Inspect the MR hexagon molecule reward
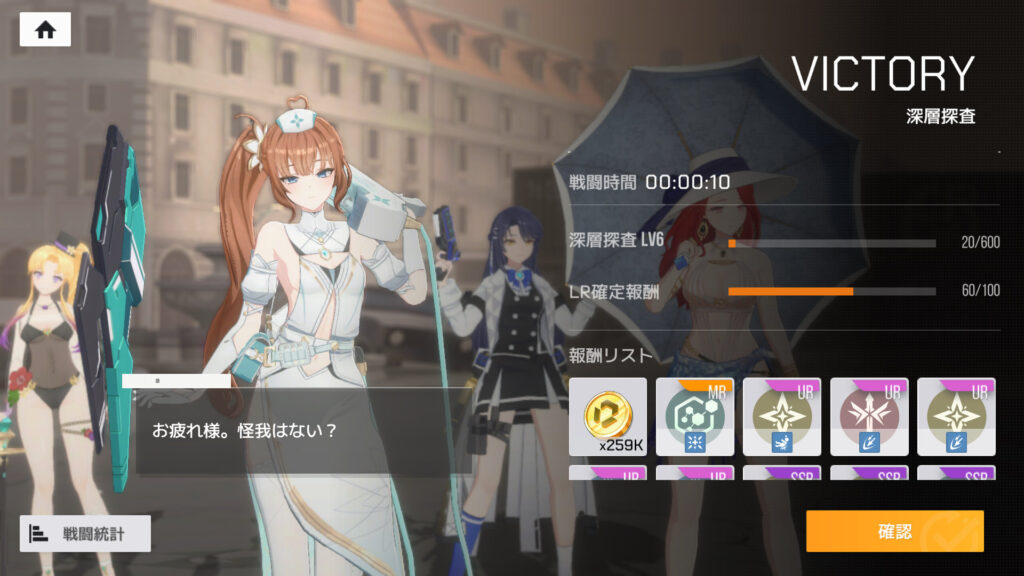Image resolution: width=1024 pixels, height=576 pixels. [694, 416]
